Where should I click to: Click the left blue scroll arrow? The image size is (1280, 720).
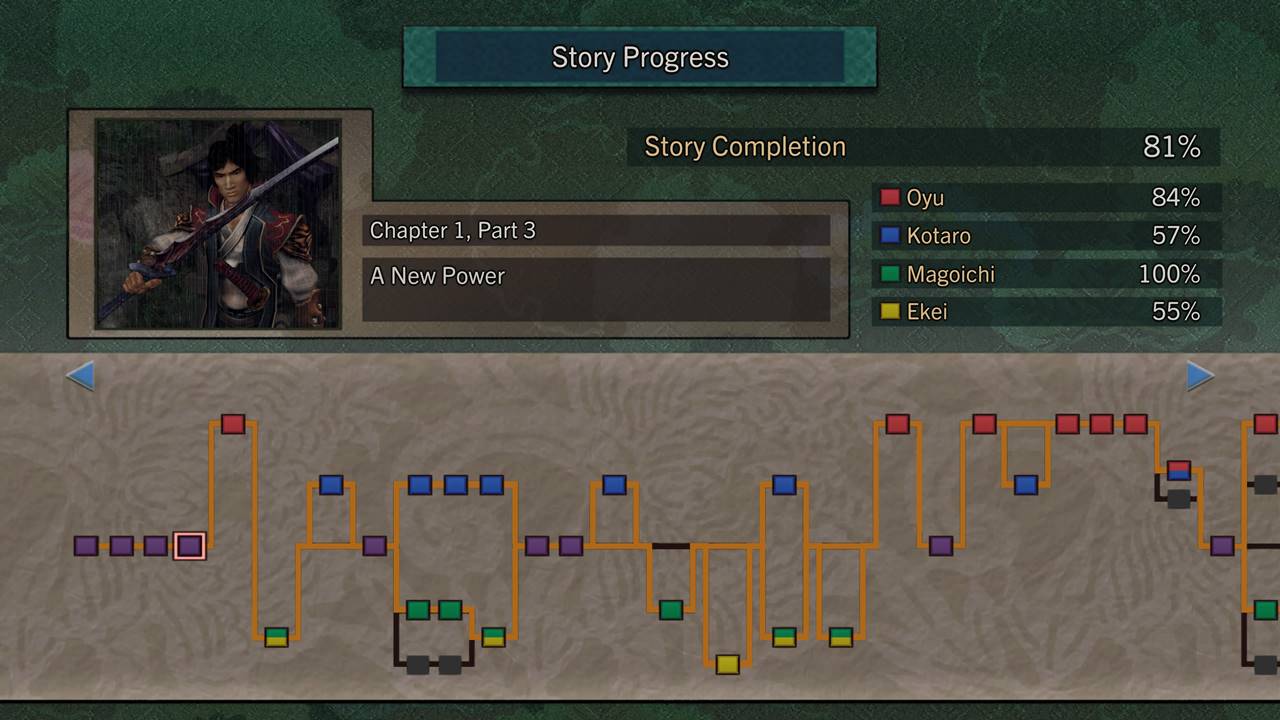point(80,376)
